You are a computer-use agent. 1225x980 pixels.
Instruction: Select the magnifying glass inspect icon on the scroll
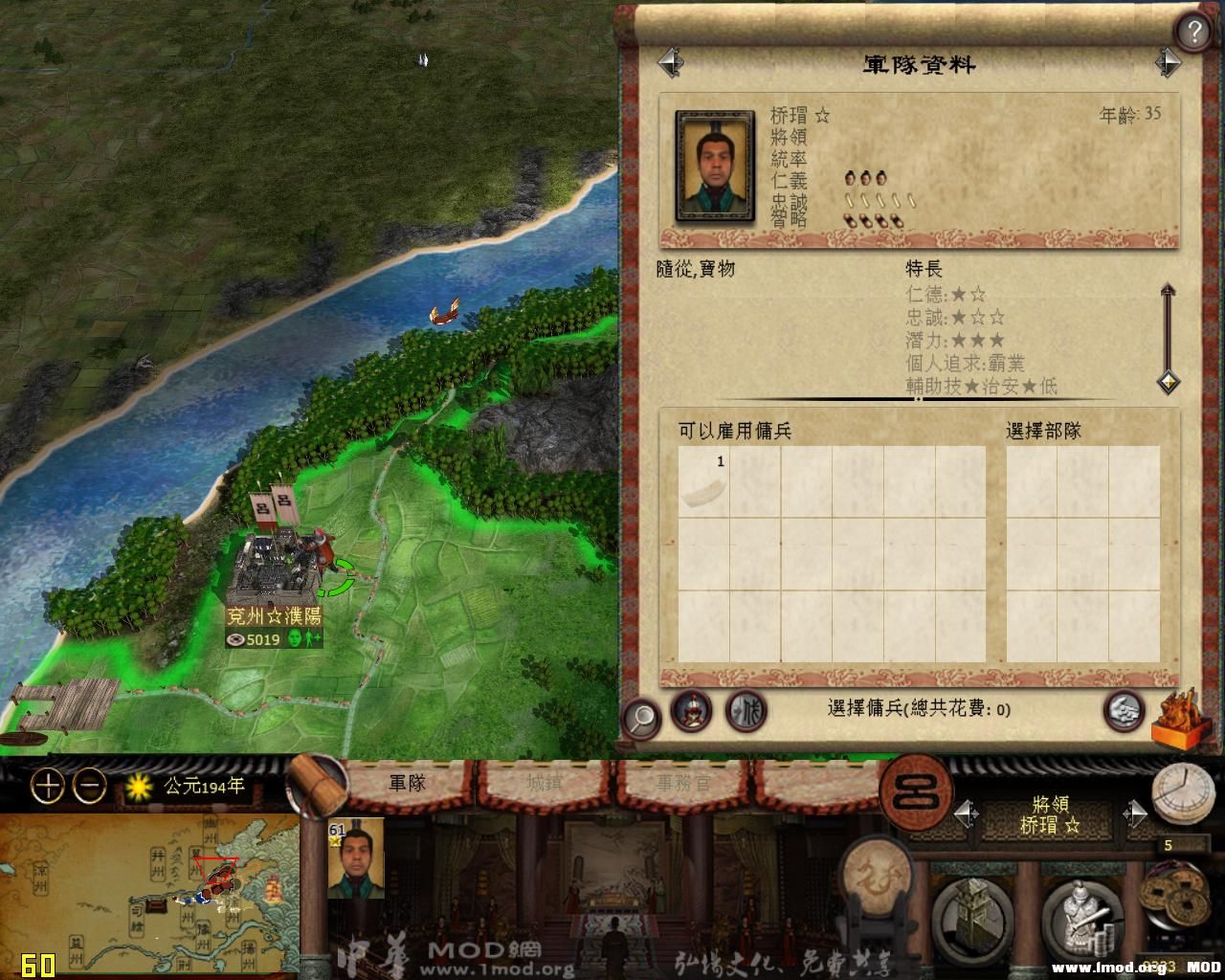tap(643, 714)
